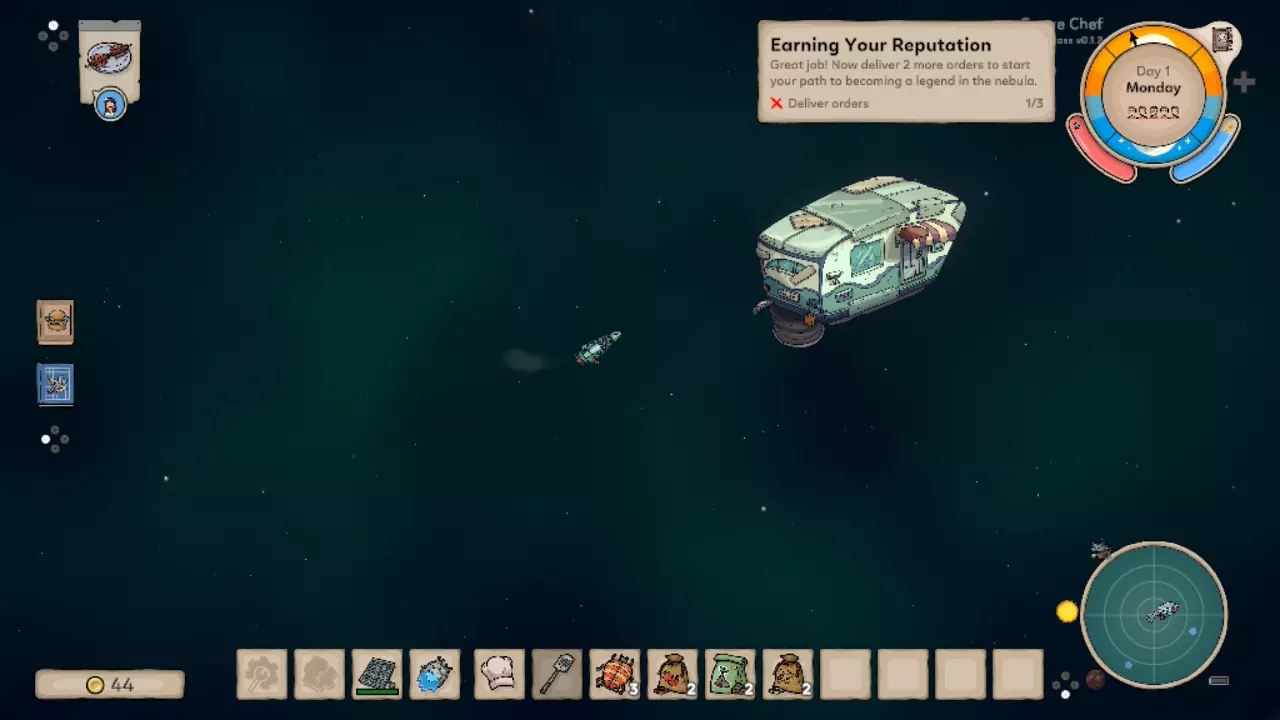The height and width of the screenshot is (720, 1280).
Task: Click the yellow sun marker beside the radar
Action: coord(1067,611)
